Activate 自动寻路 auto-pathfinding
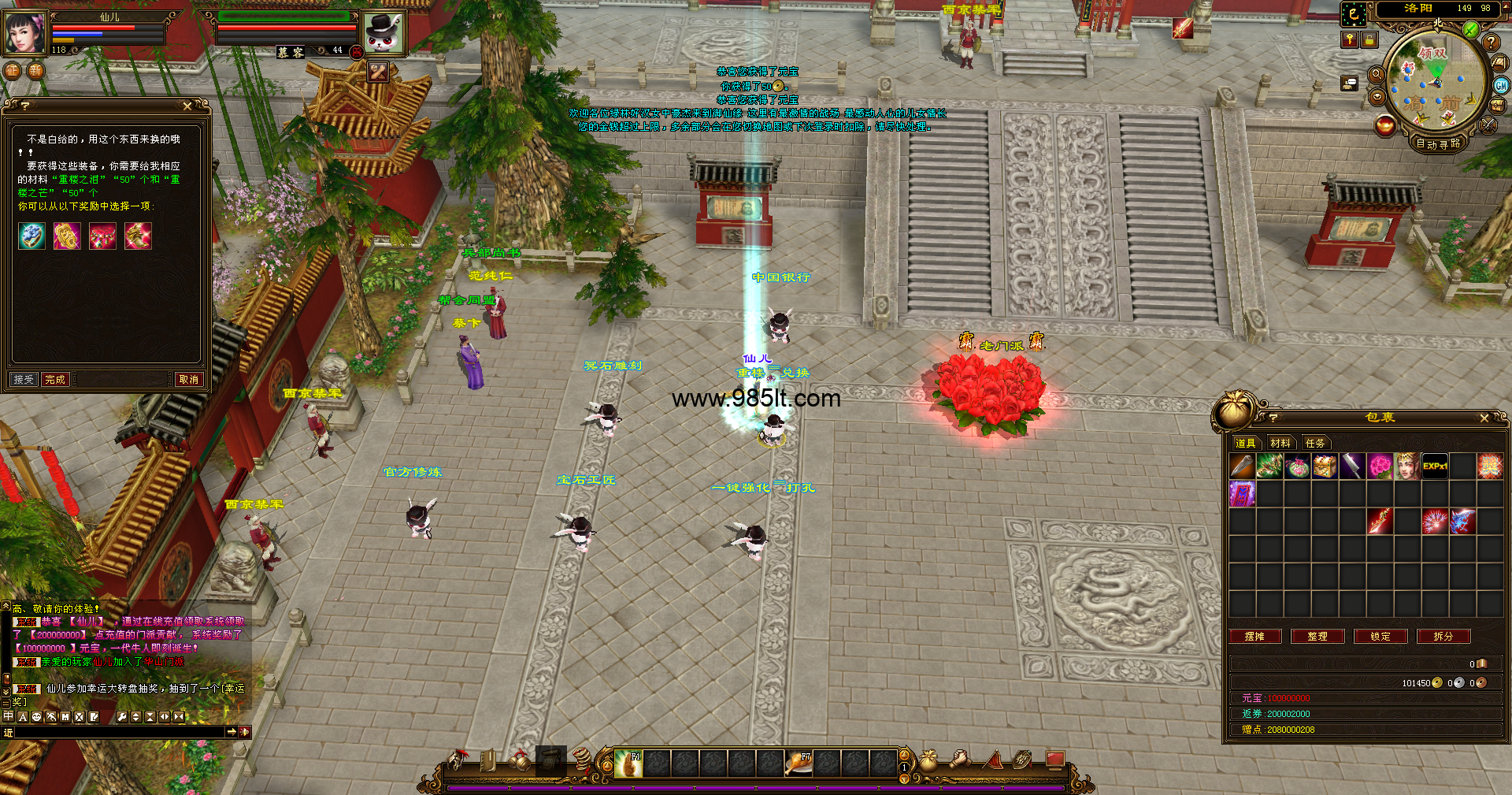This screenshot has height=795, width=1512. [1438, 143]
